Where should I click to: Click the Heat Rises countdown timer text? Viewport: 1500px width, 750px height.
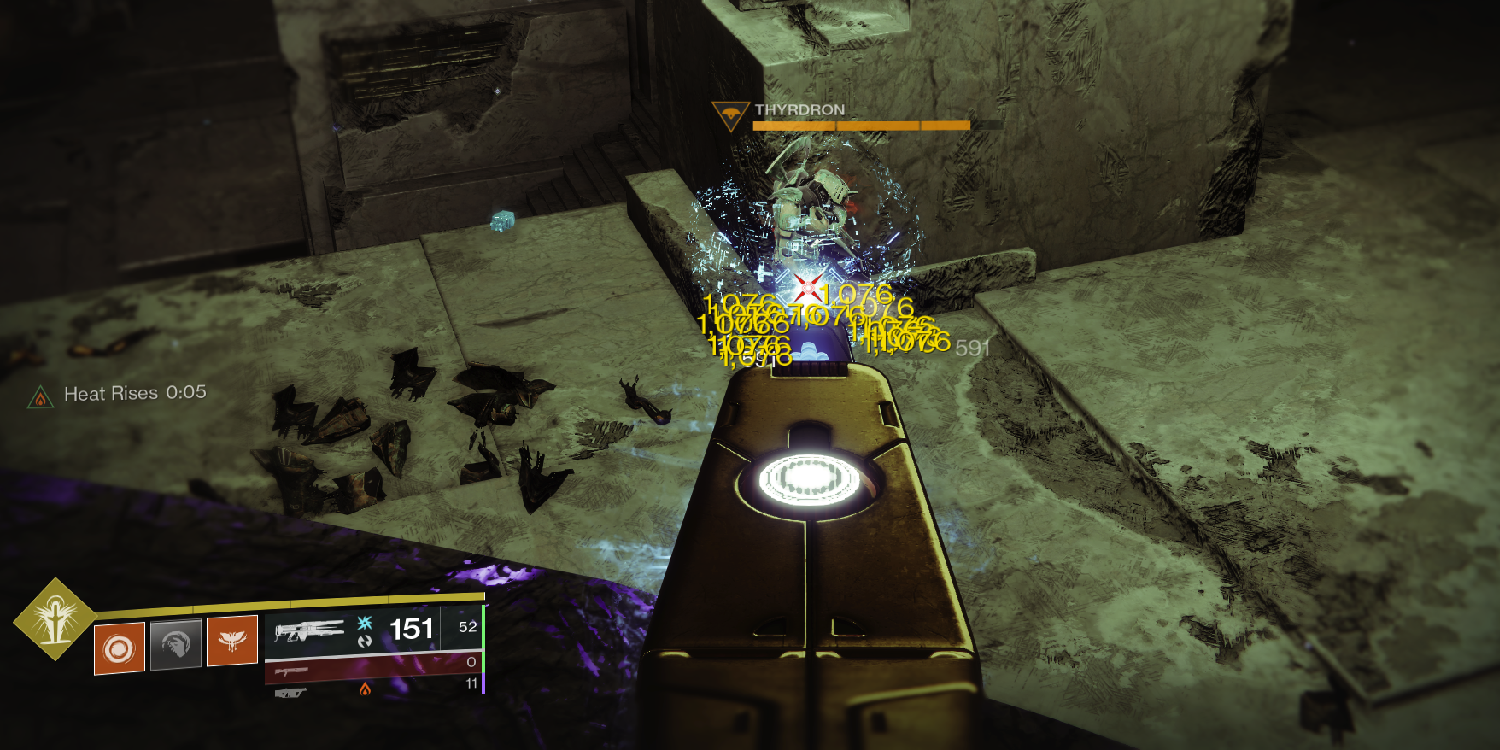[x=186, y=394]
